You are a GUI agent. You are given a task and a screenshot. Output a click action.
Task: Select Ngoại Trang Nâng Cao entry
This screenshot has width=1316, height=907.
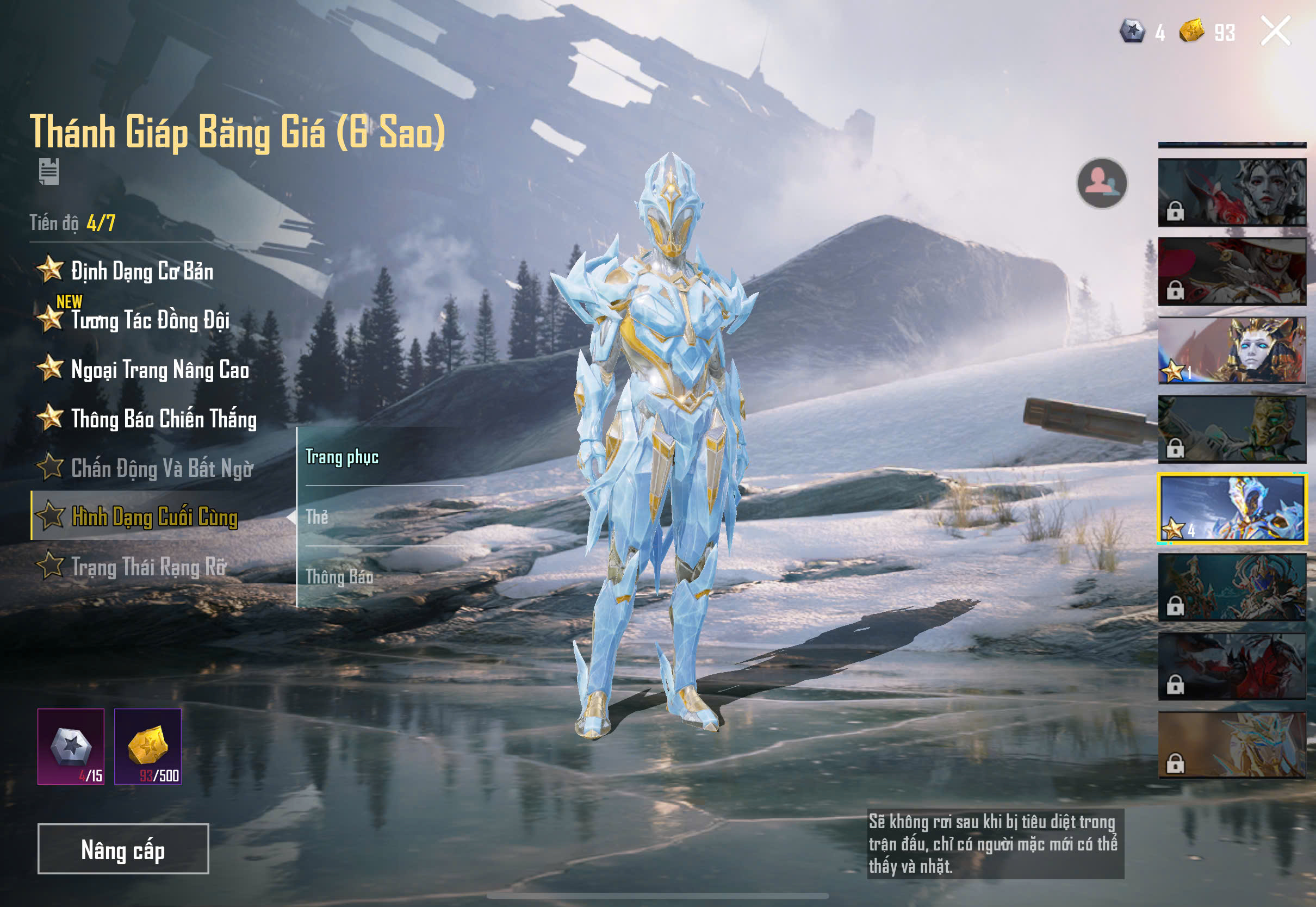click(159, 370)
